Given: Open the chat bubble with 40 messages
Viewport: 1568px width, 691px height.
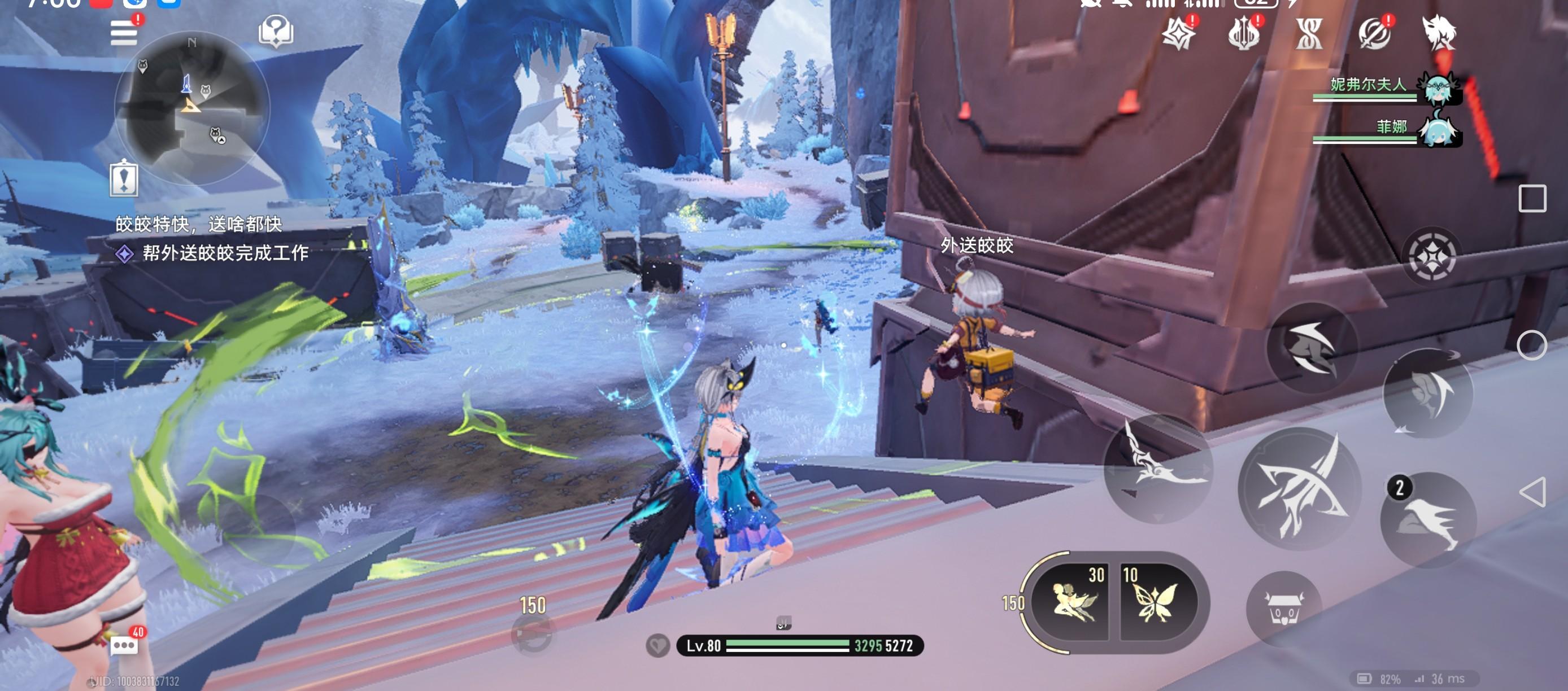Looking at the screenshot, I should tap(125, 645).
